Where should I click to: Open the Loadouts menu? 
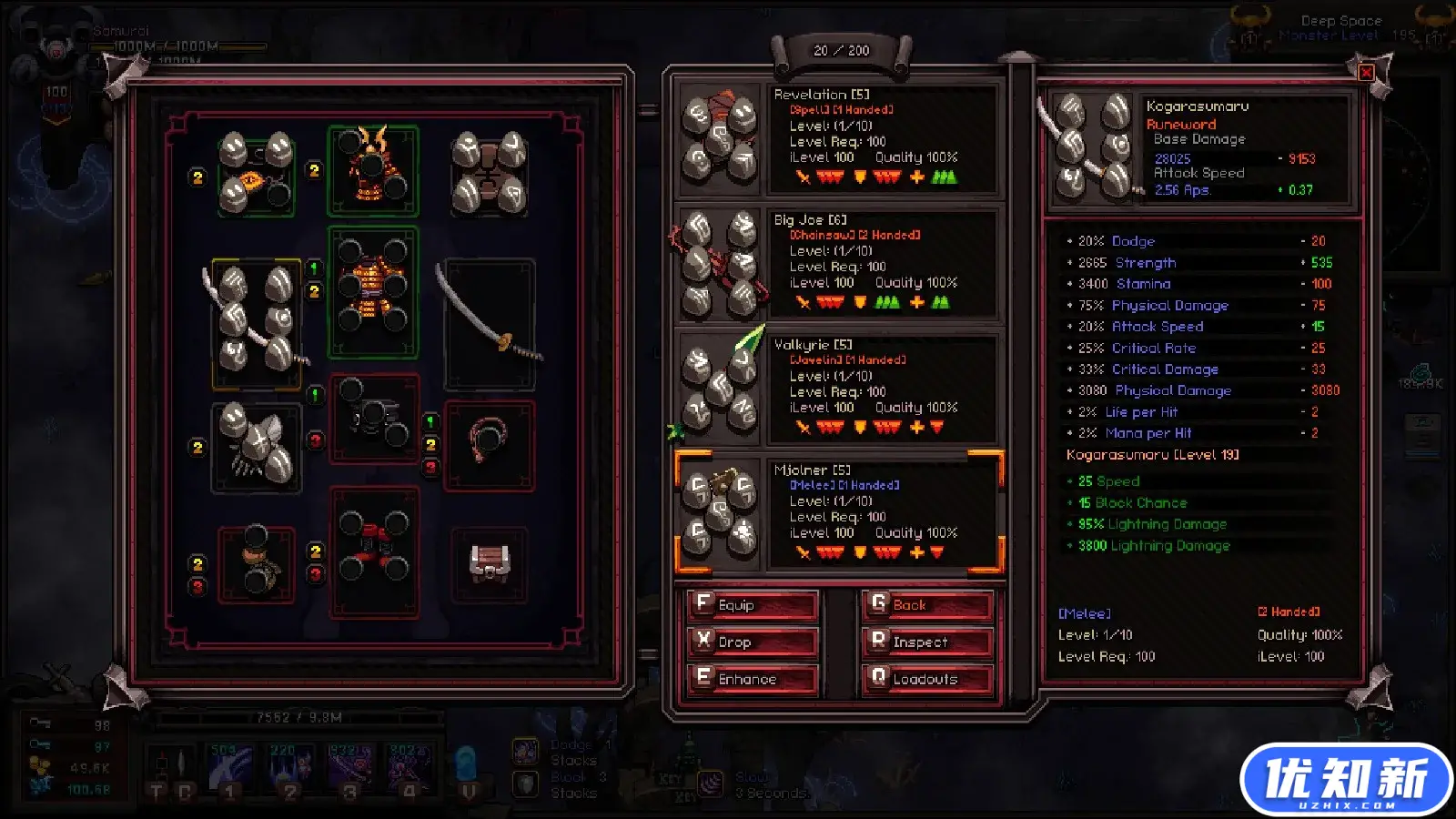tap(927, 679)
